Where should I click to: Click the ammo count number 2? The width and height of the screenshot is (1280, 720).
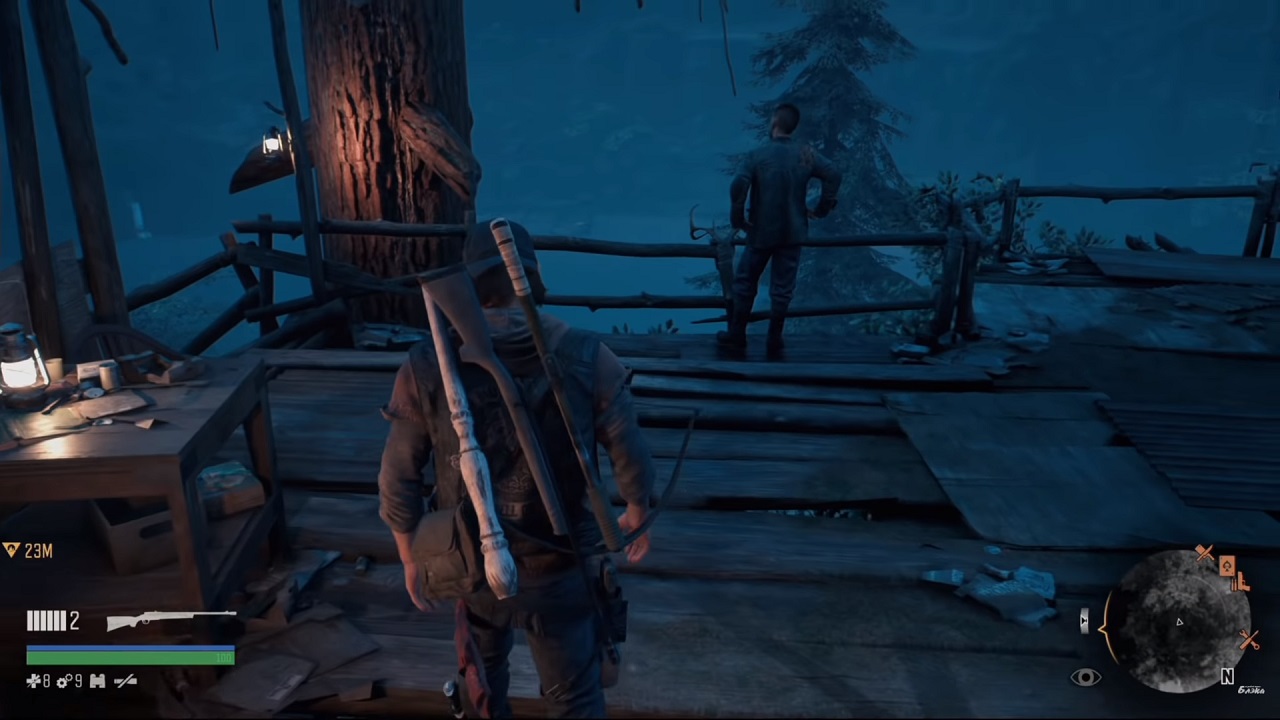point(74,620)
